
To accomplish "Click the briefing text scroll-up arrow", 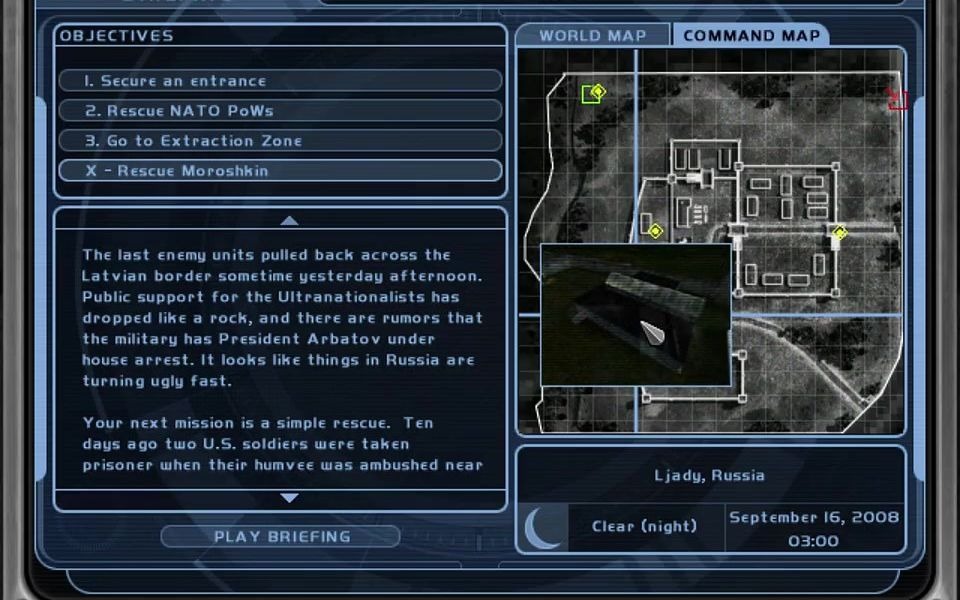I will pos(289,220).
